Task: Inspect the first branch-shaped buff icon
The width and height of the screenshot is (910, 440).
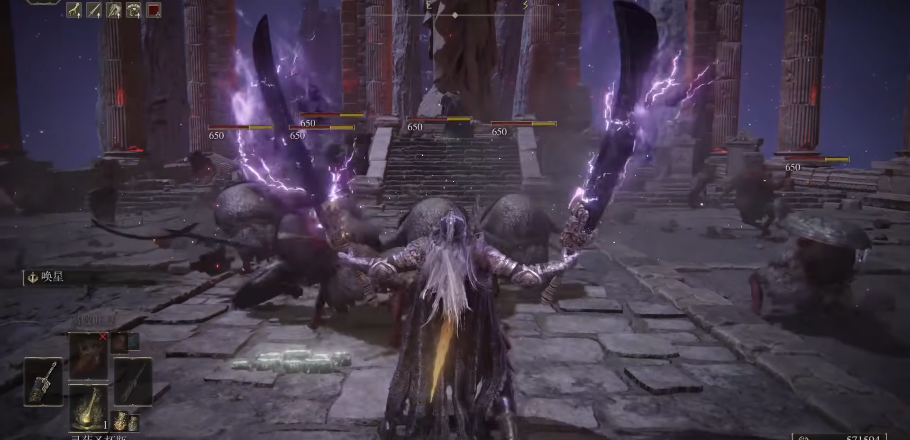Action: pyautogui.click(x=74, y=10)
